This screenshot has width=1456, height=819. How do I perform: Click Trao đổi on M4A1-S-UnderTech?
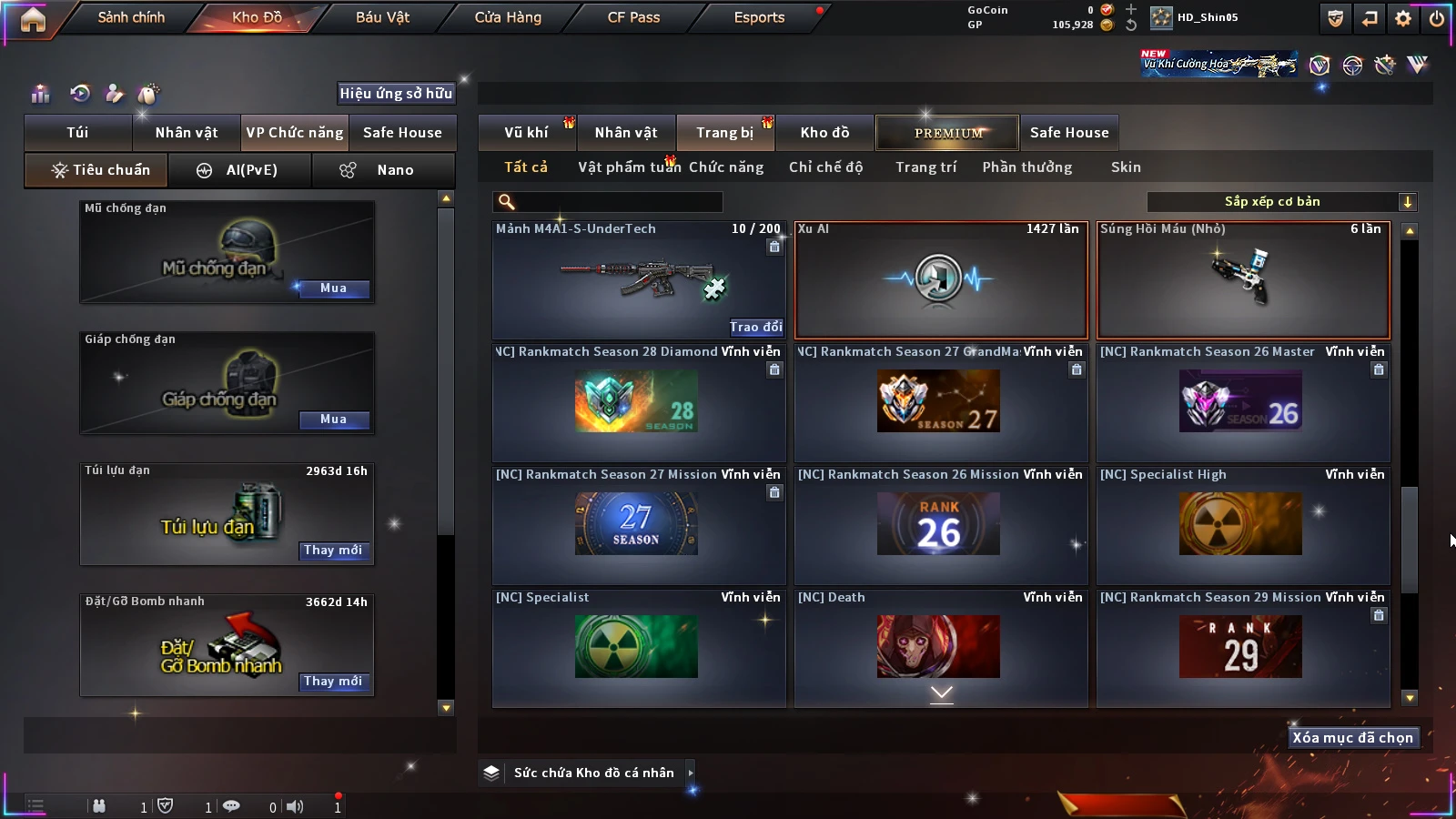coord(755,327)
